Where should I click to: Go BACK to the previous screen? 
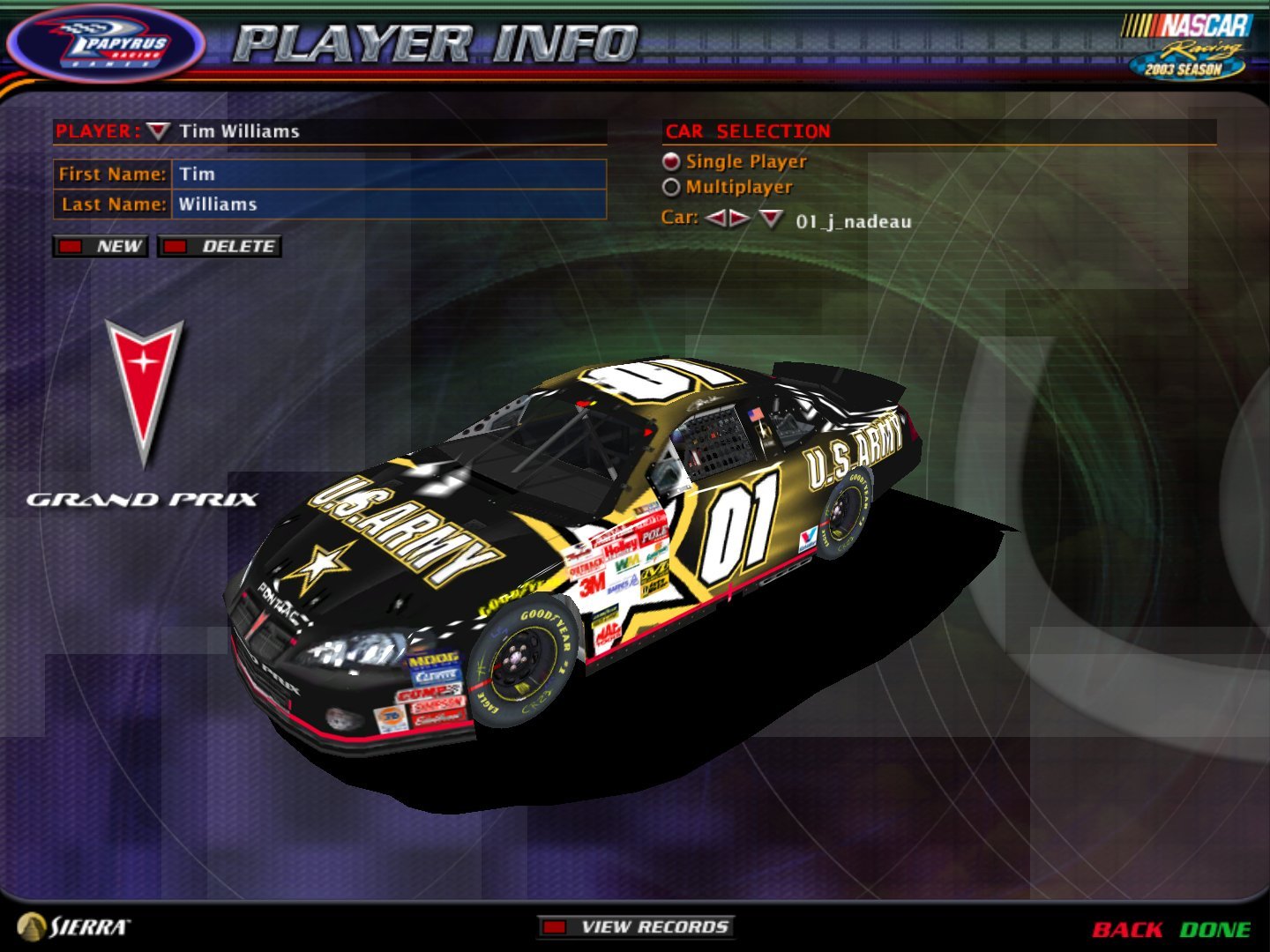1129,928
